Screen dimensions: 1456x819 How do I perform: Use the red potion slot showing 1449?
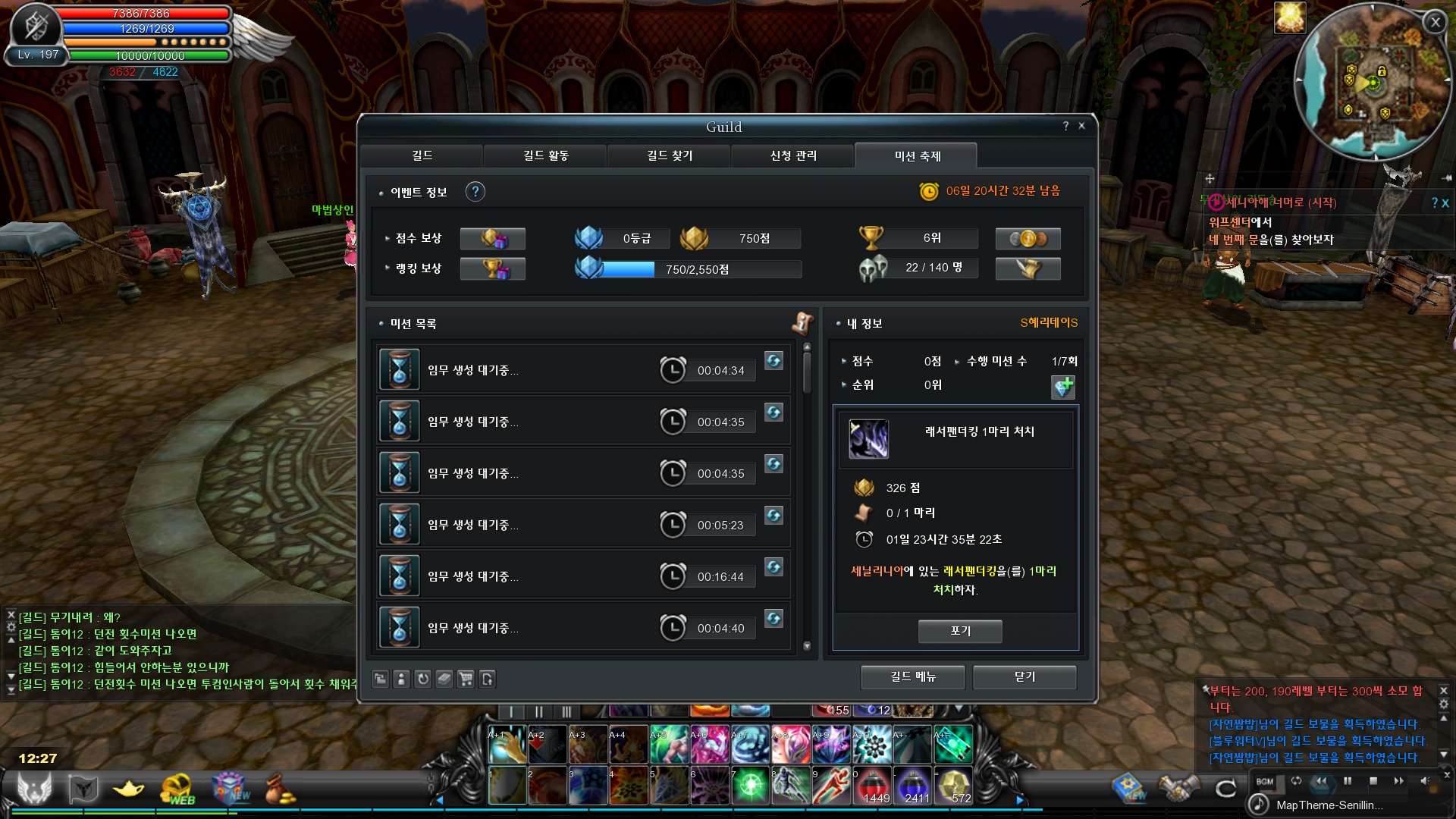click(874, 786)
